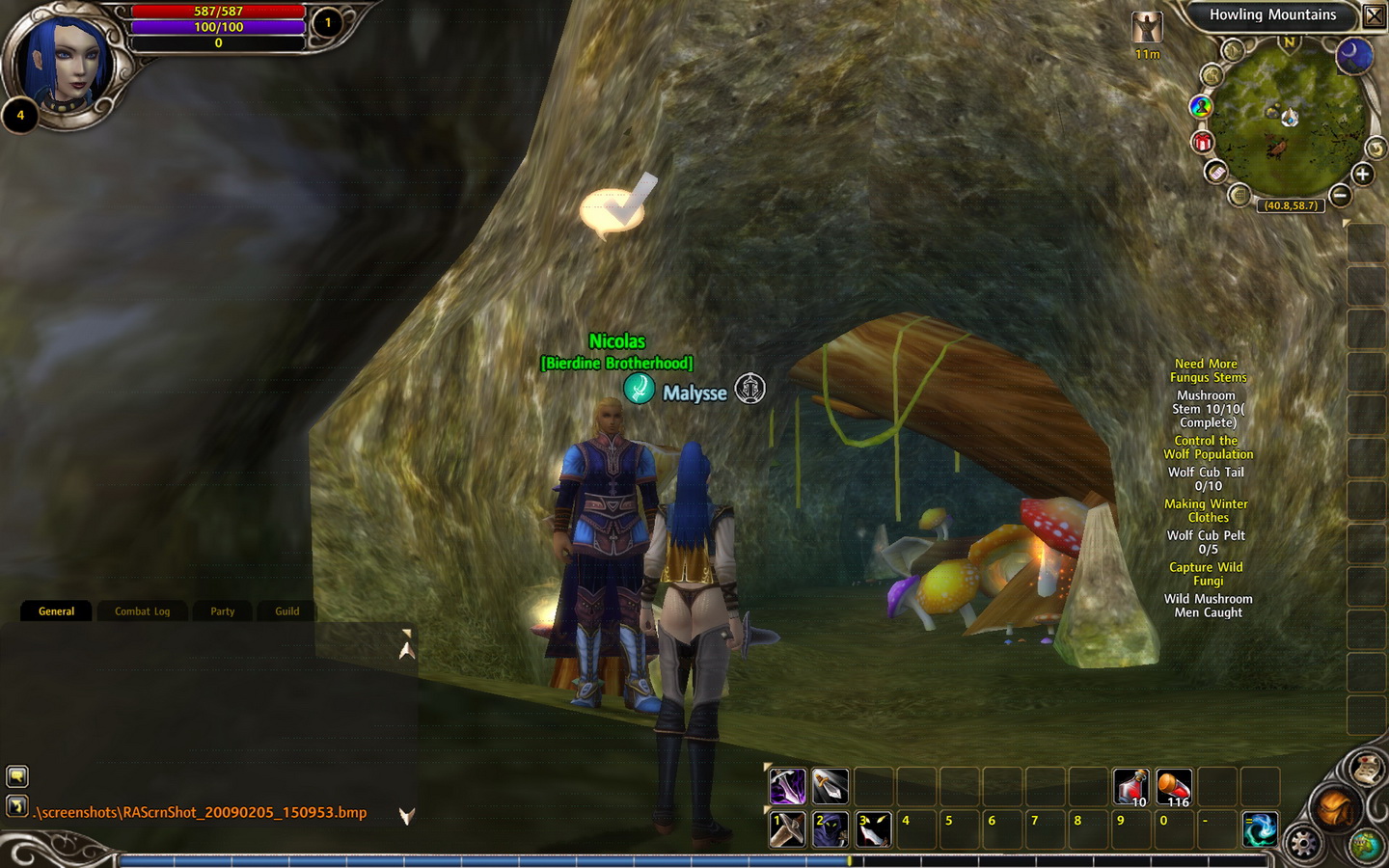This screenshot has width=1389, height=868.
Task: Trigger the purple lightning dagger skill
Action: tap(787, 786)
